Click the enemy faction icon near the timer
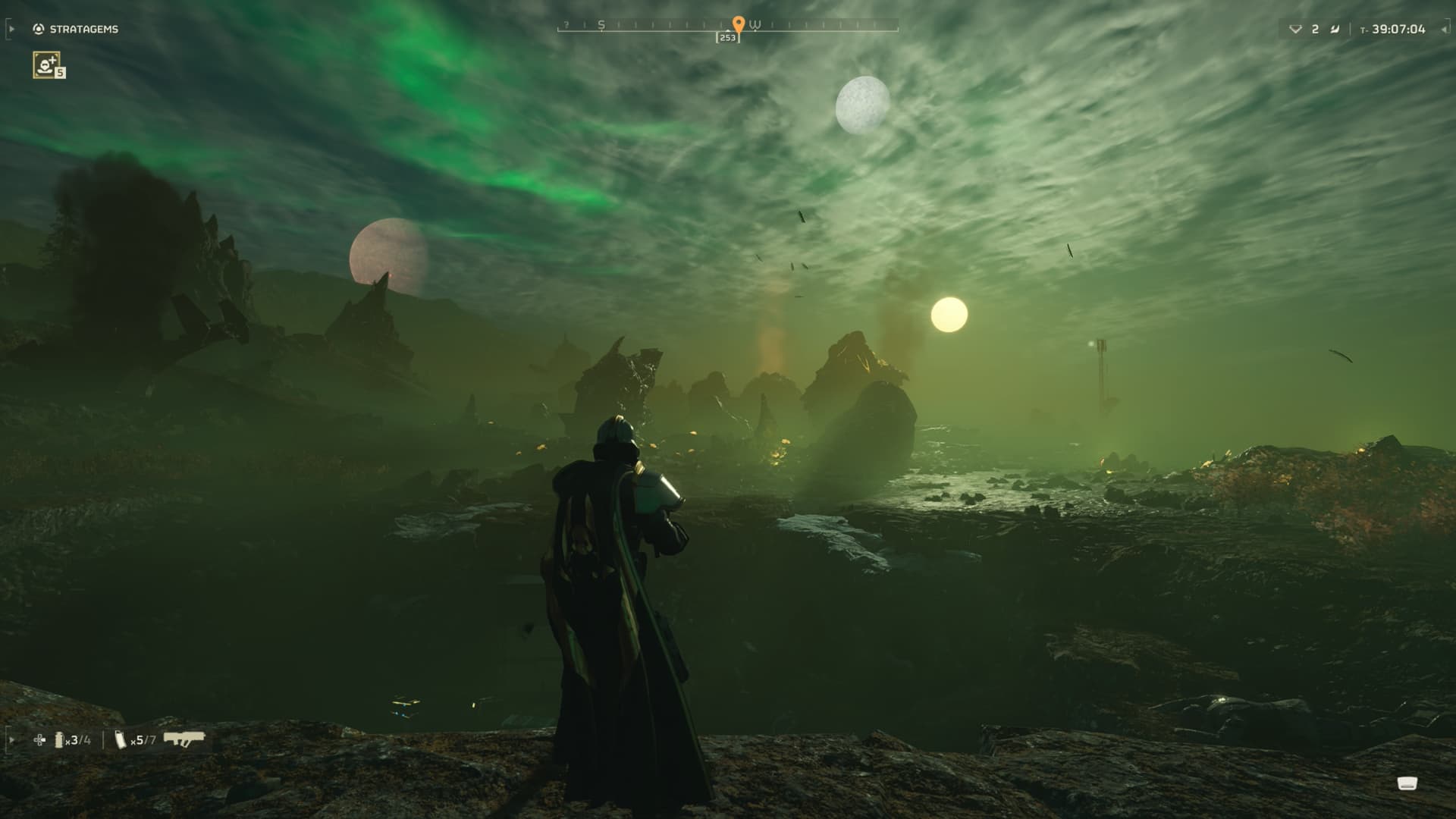 pyautogui.click(x=1335, y=29)
